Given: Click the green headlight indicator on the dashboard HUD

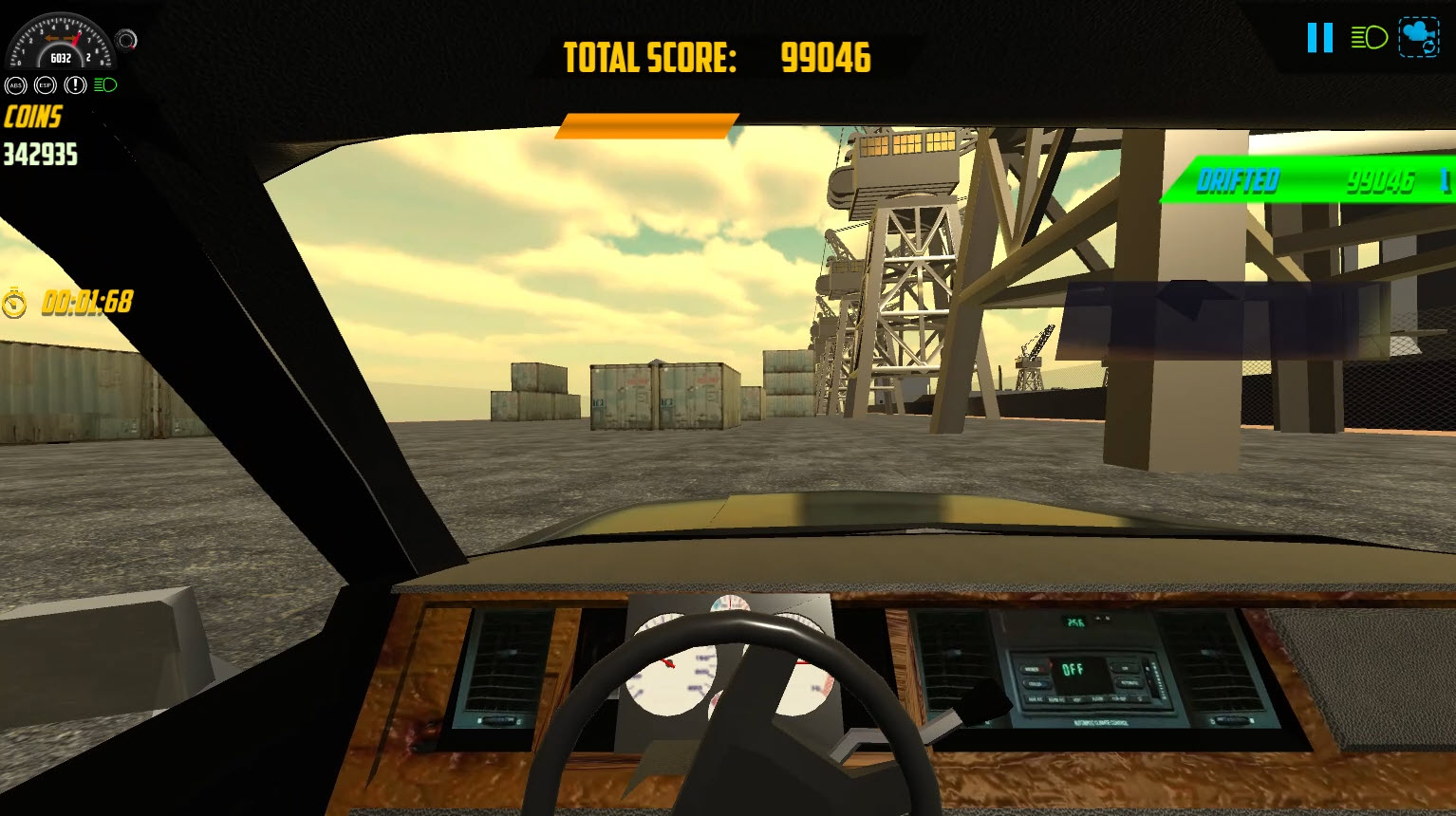Looking at the screenshot, I should (105, 85).
